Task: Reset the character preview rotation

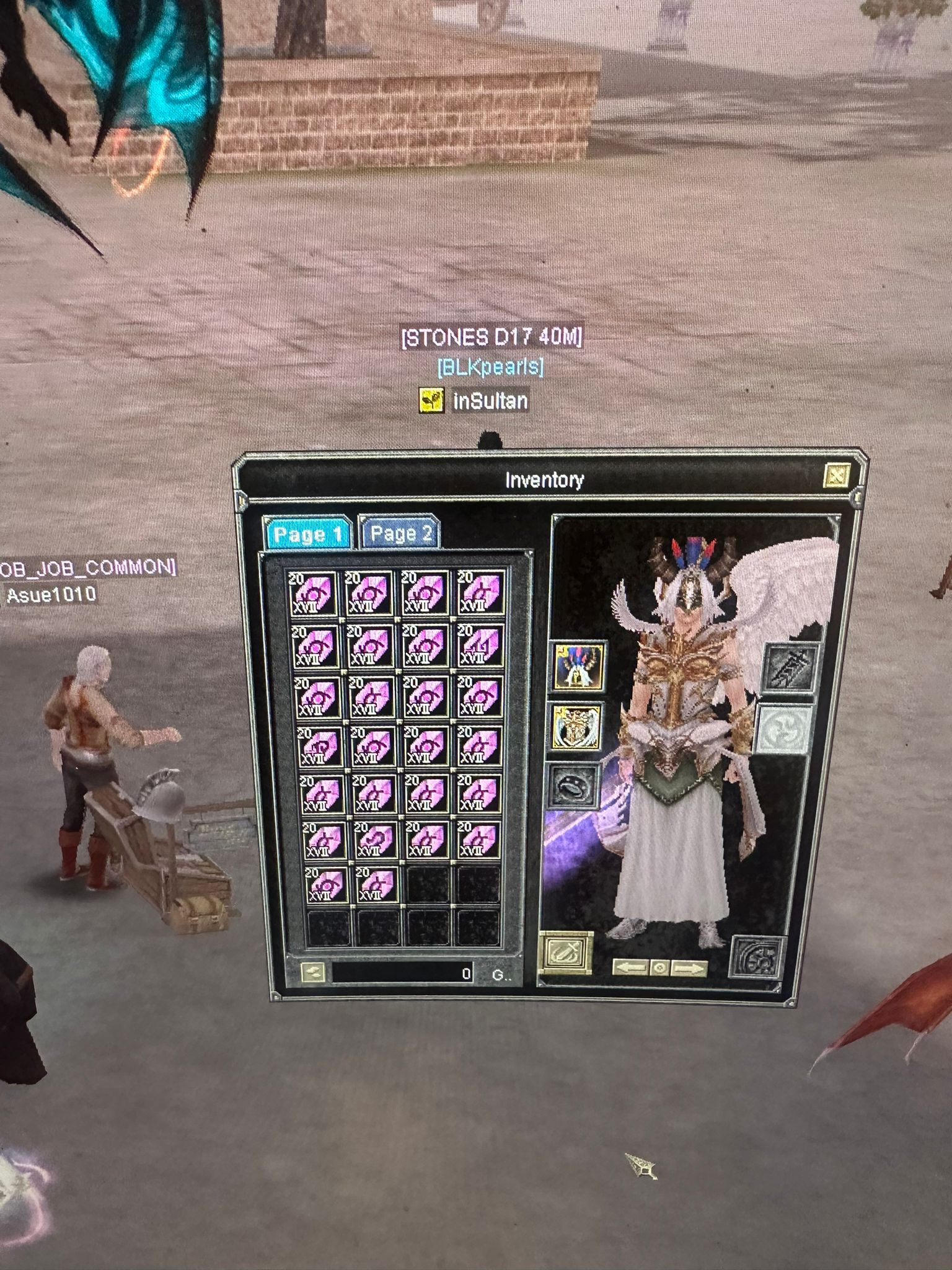Action: [x=659, y=969]
